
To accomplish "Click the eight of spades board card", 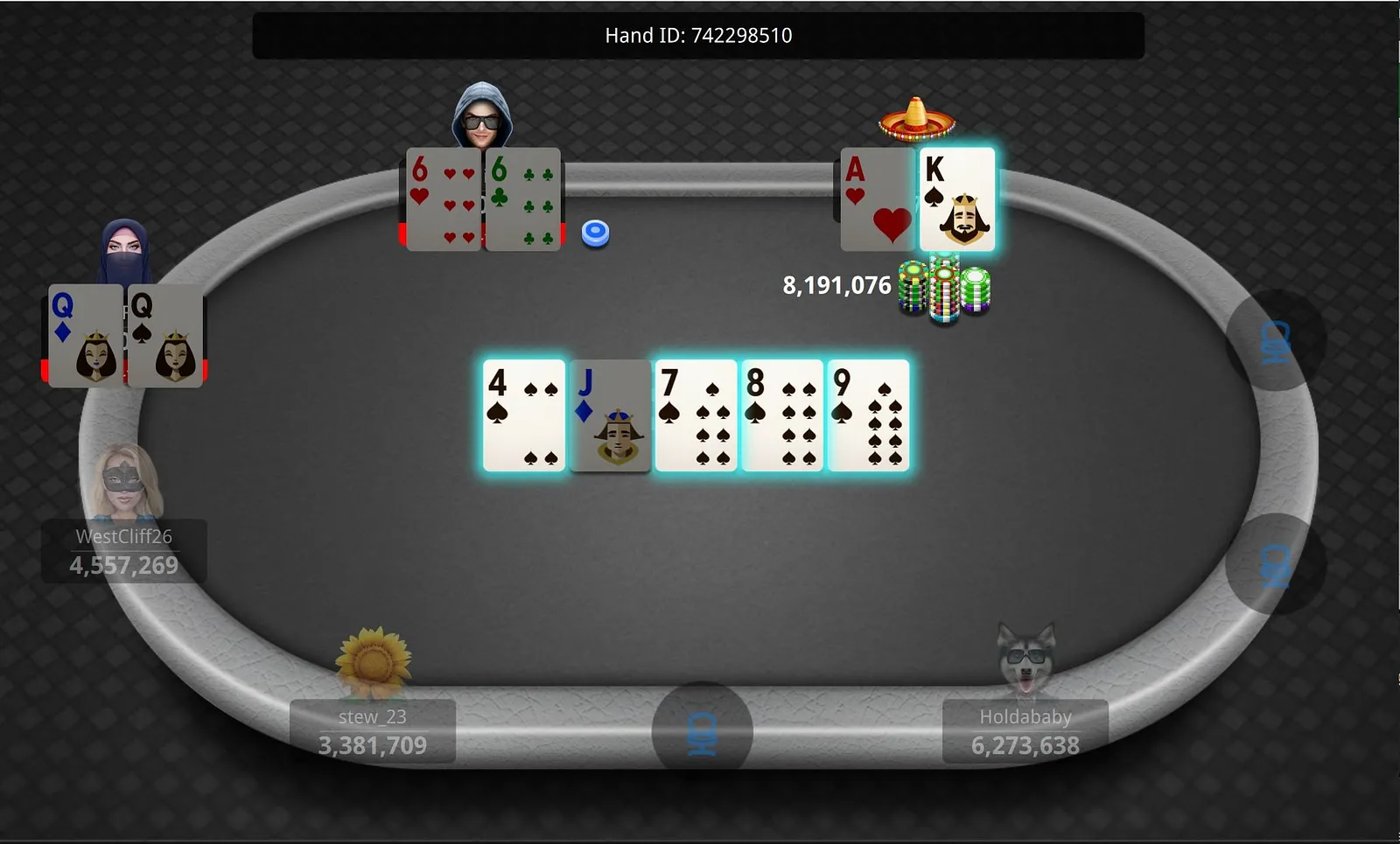I will (x=782, y=416).
